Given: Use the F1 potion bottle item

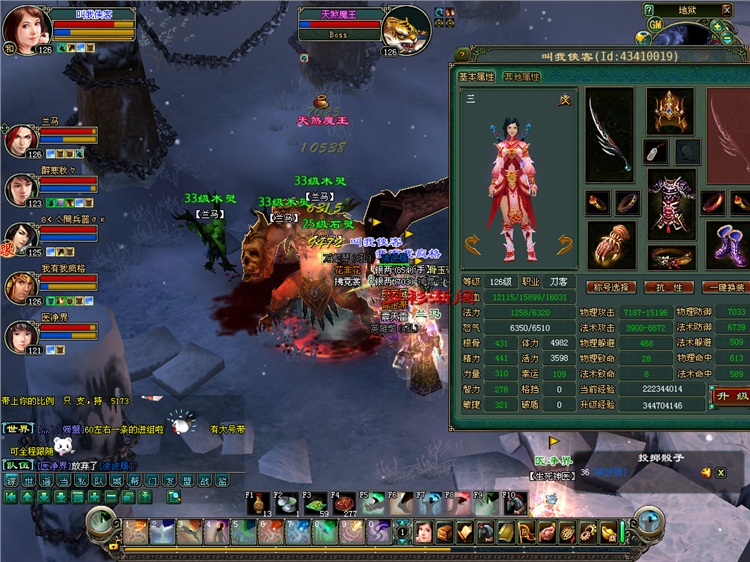Looking at the screenshot, I should [260, 504].
